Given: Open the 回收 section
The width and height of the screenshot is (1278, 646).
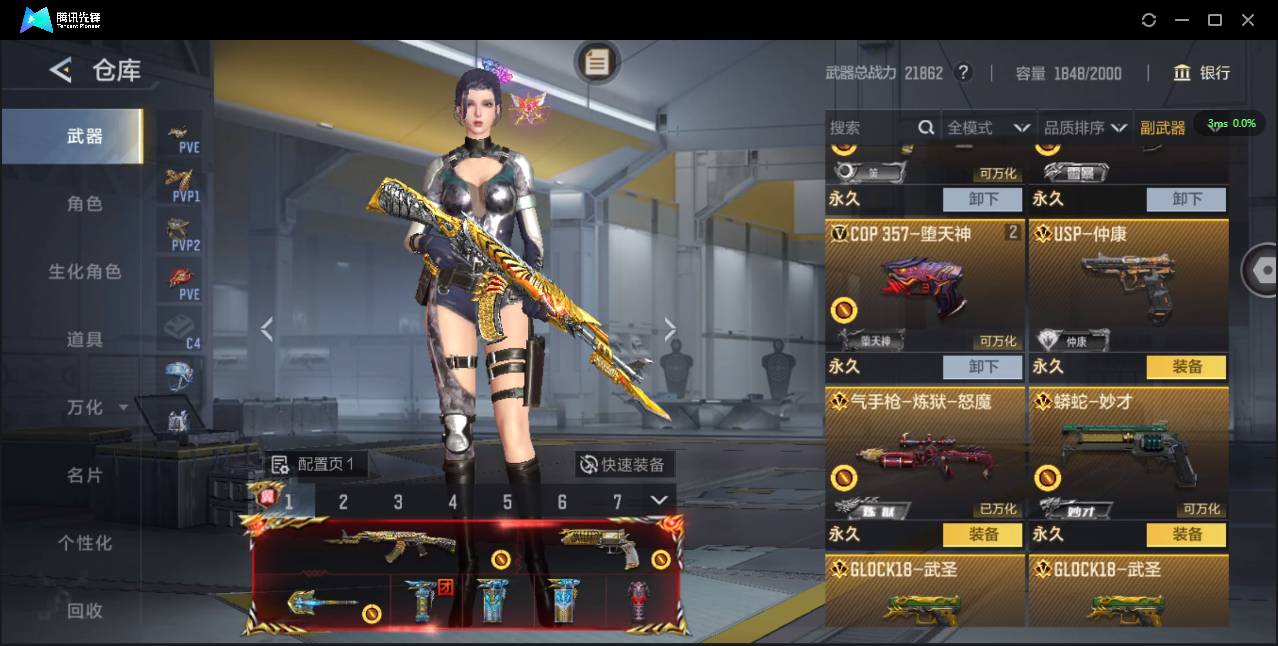Looking at the screenshot, I should (85, 610).
